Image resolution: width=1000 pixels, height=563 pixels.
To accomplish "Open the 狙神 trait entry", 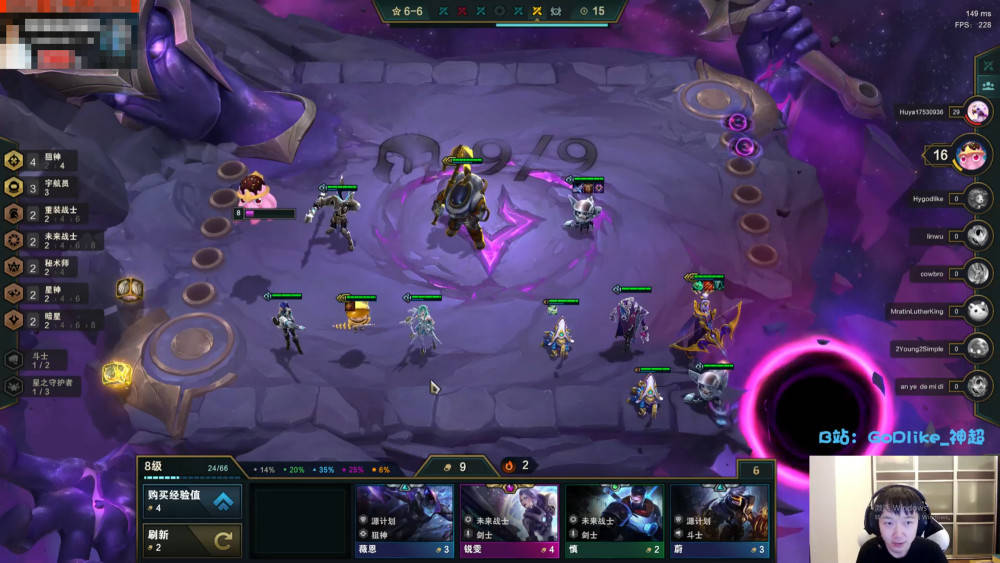I will tap(40, 161).
